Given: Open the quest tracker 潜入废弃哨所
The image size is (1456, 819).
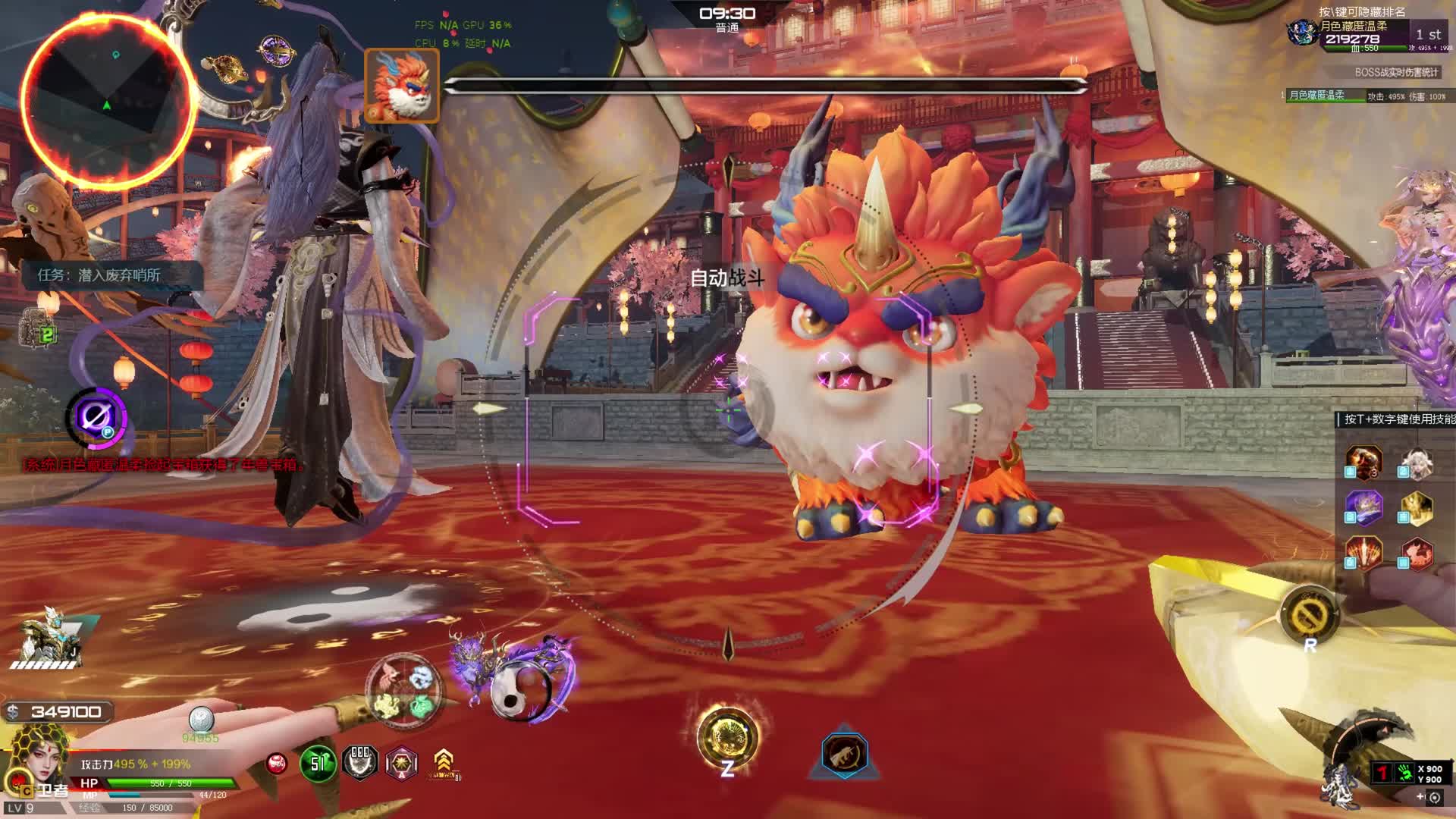Looking at the screenshot, I should click(x=100, y=275).
